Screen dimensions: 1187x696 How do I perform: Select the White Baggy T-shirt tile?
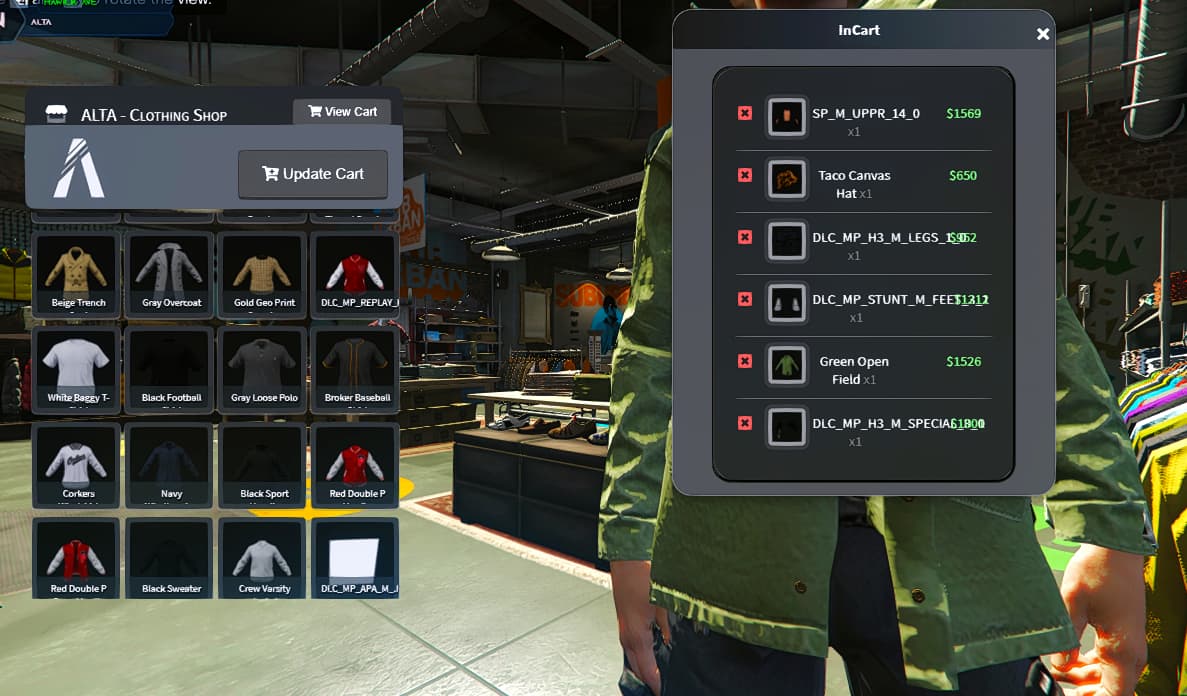[x=77, y=367]
